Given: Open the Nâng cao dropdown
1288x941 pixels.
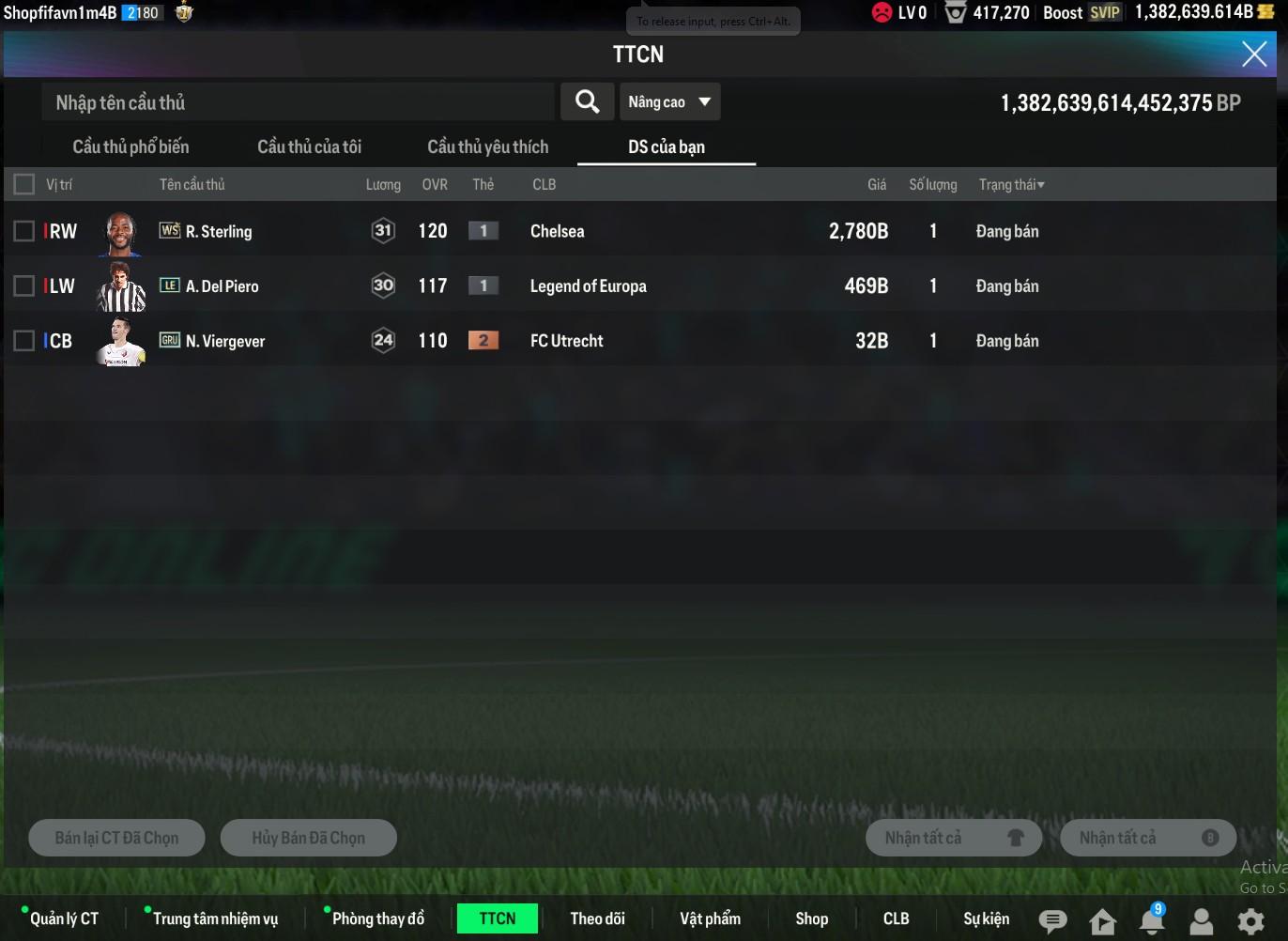Looking at the screenshot, I should coord(669,101).
